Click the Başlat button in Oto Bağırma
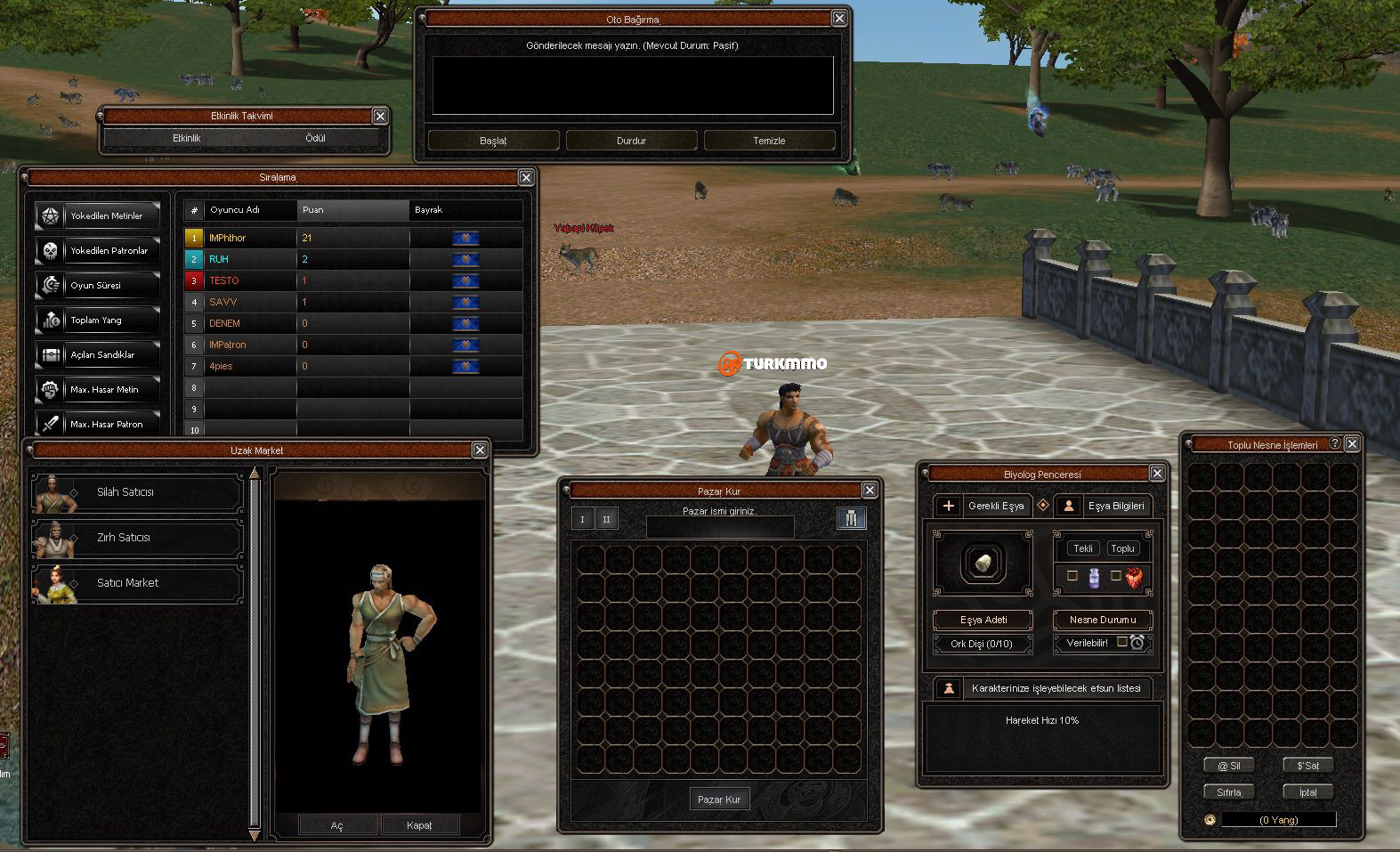 click(493, 141)
